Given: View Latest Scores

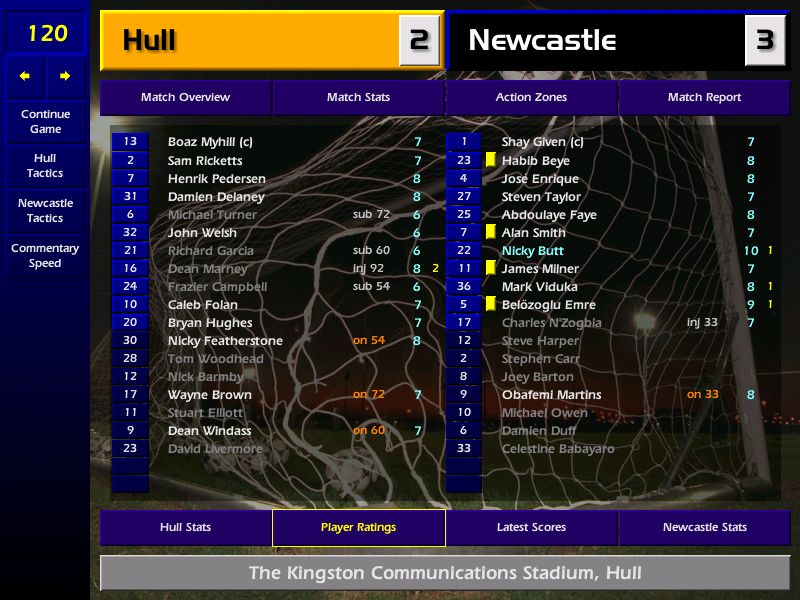Looking at the screenshot, I should 531,528.
